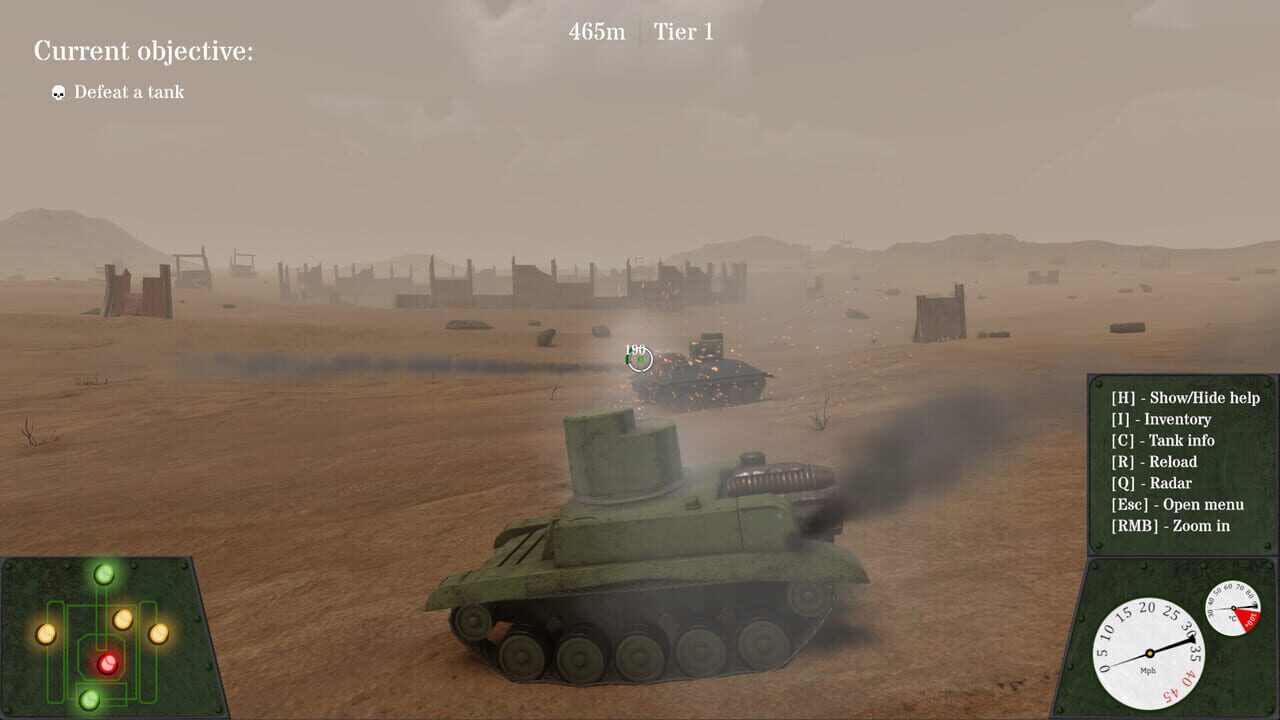This screenshot has width=1280, height=720.
Task: Click the crosshair marker over the enemy tank
Action: click(x=641, y=358)
